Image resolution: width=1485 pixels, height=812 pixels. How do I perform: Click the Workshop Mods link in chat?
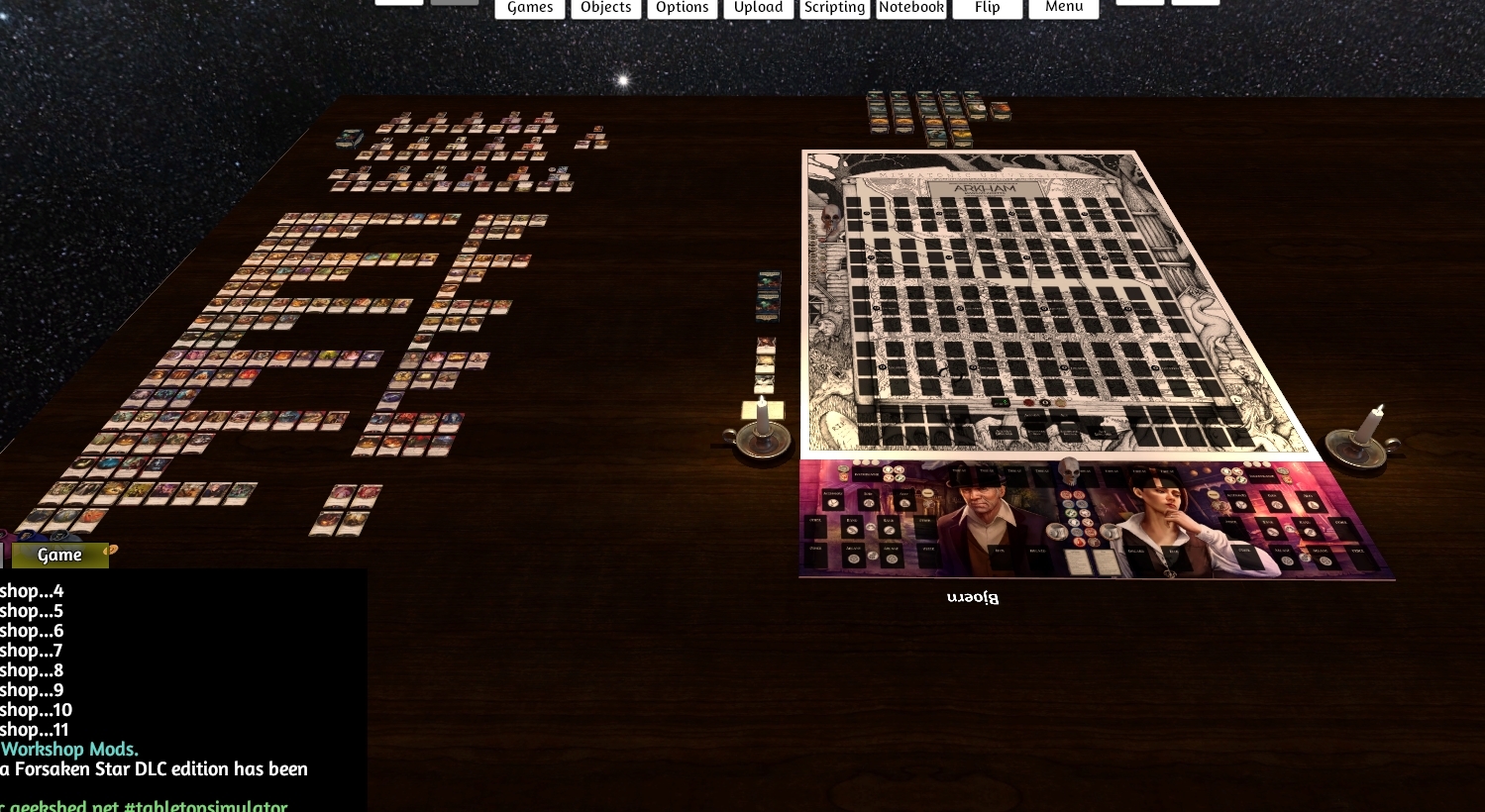(69, 749)
